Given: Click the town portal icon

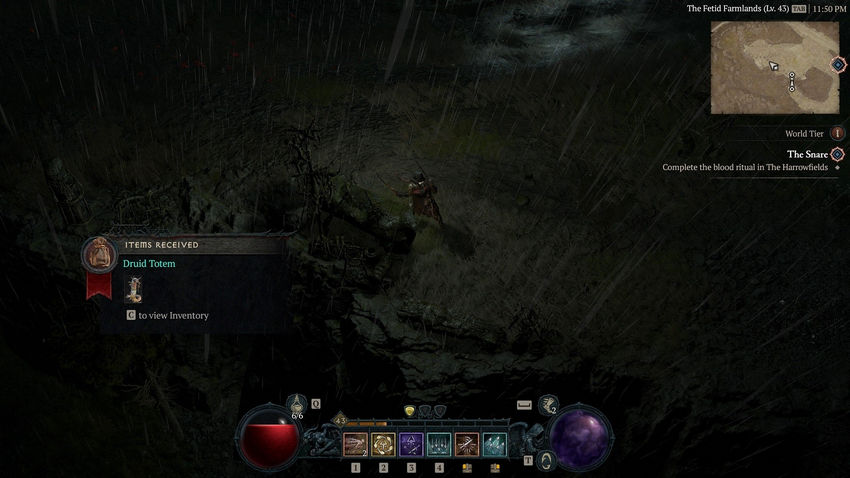Looking at the screenshot, I should pos(546,460).
